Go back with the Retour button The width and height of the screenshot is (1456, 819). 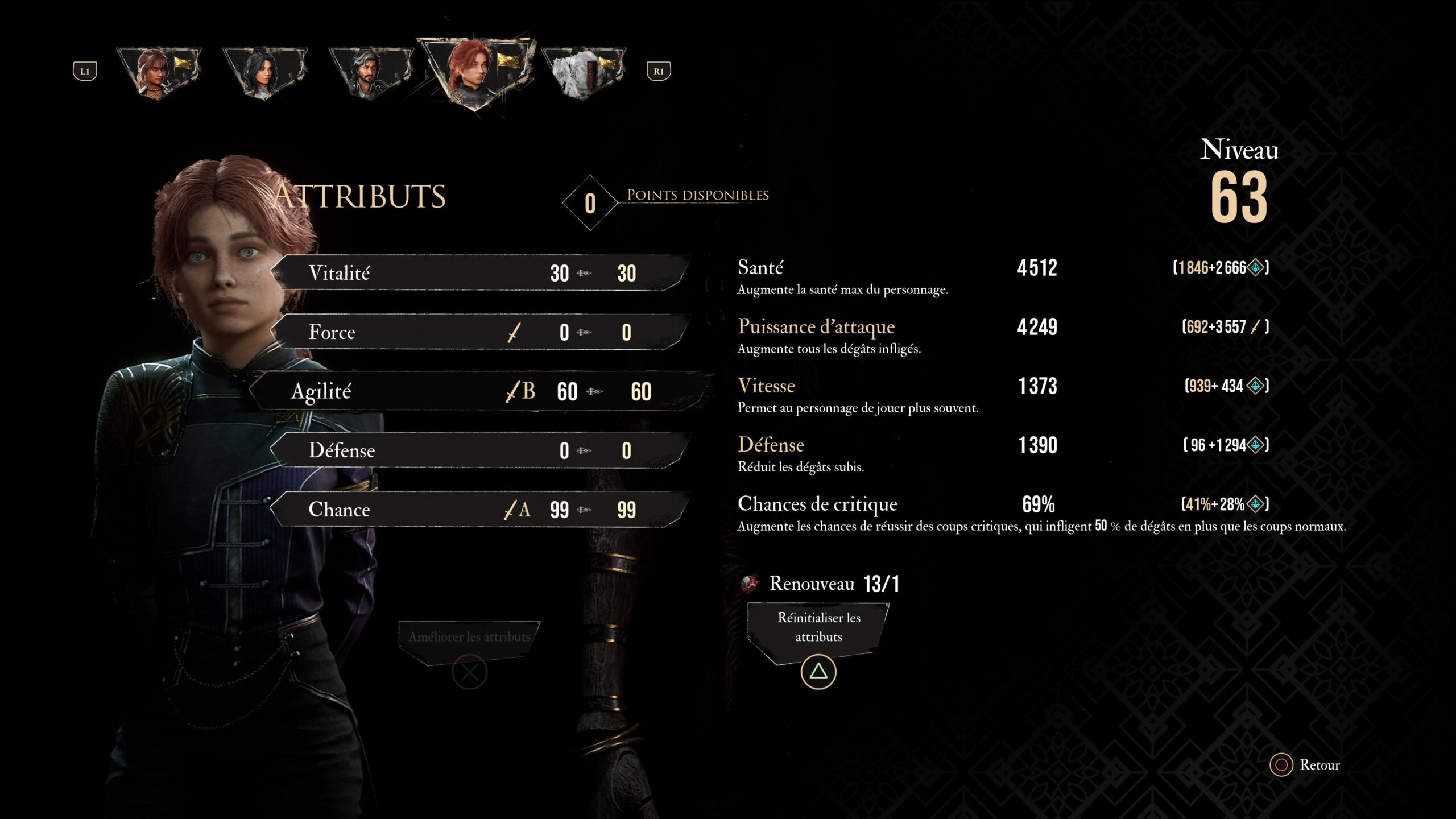(1307, 765)
